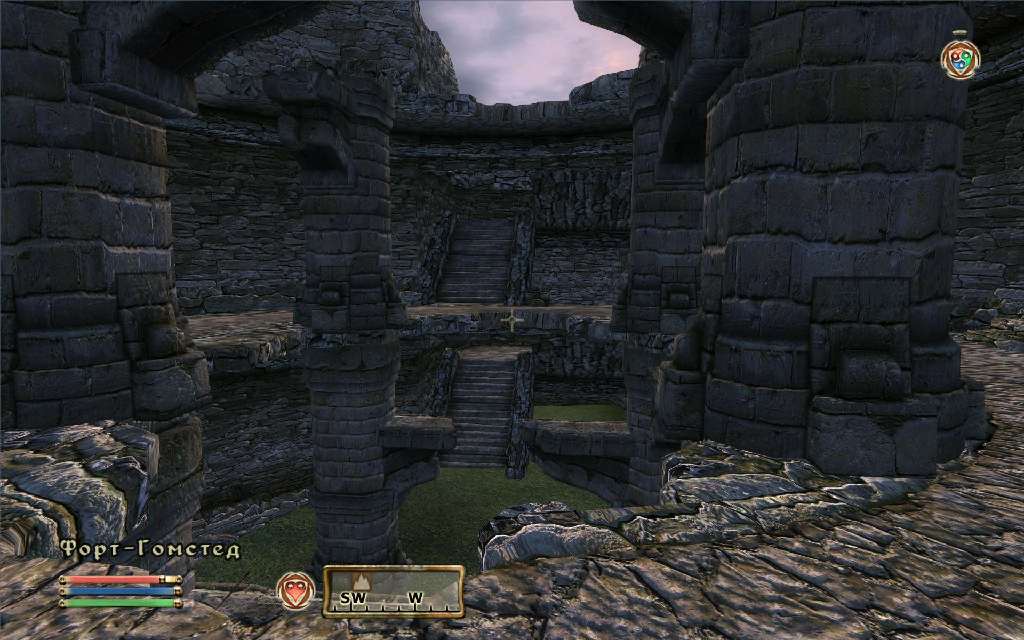Image resolution: width=1024 pixels, height=640 pixels.
Task: Open the map from the compass bar
Action: (393, 591)
